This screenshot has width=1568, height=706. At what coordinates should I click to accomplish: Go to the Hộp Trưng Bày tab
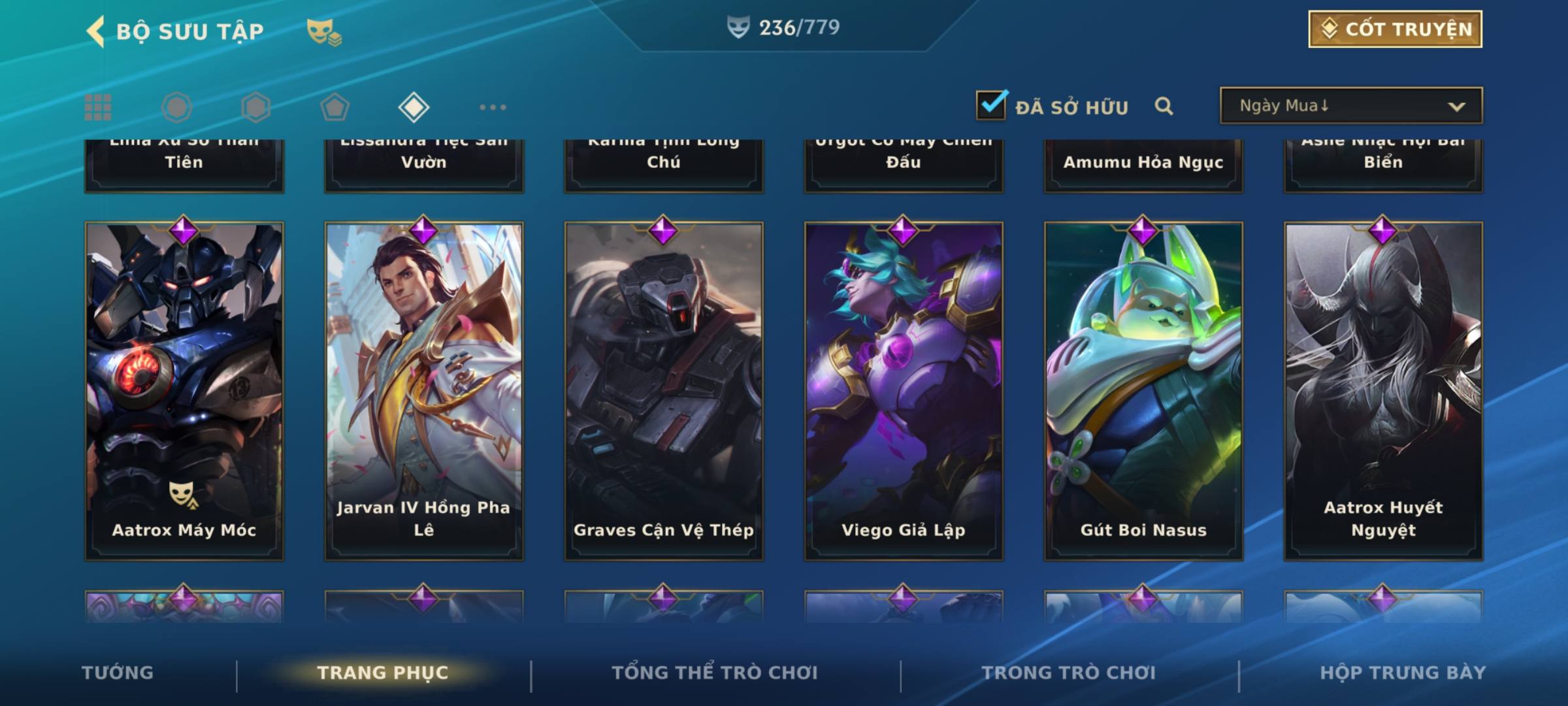1403,673
